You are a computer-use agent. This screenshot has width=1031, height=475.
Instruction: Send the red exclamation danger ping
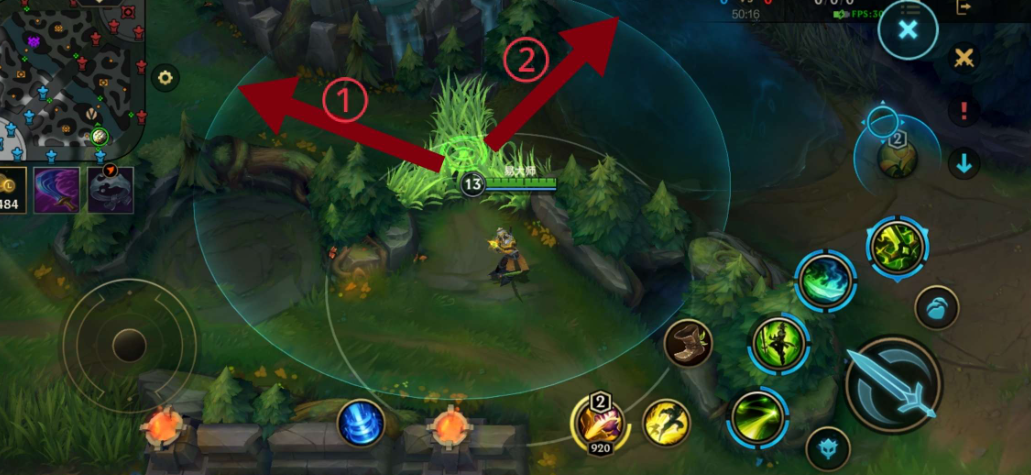(964, 110)
